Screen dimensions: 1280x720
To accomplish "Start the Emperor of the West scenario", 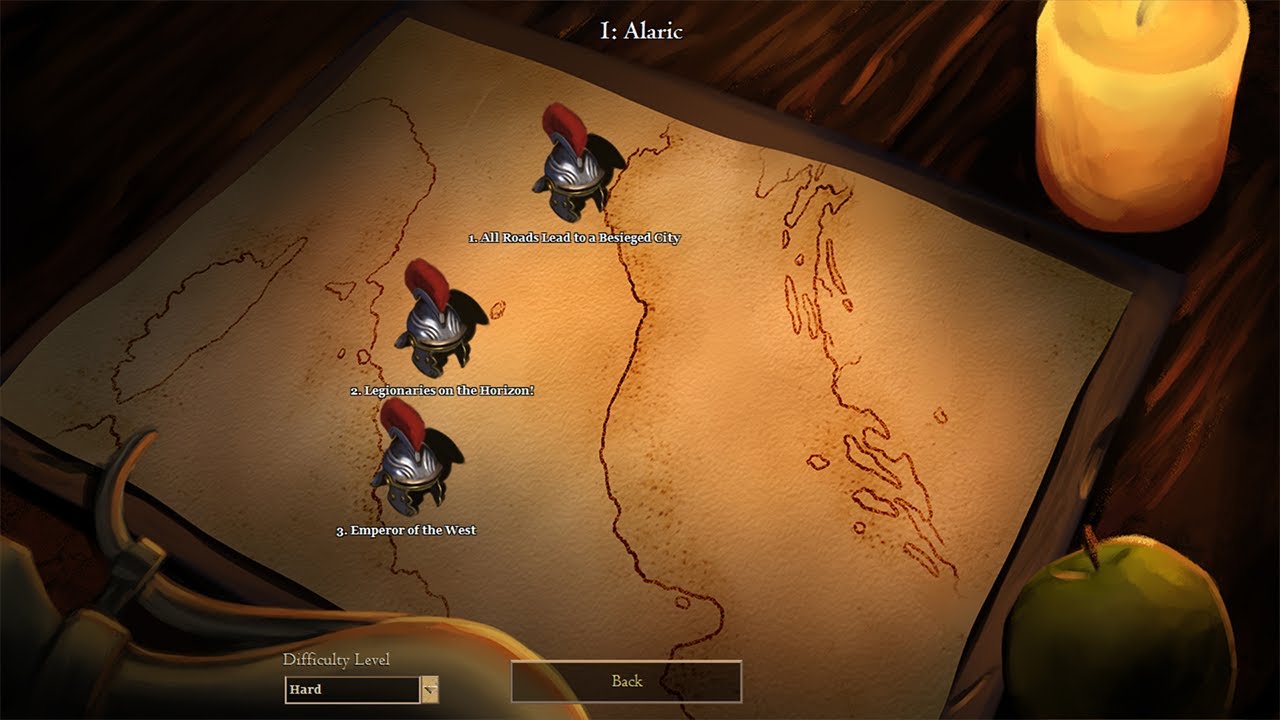I will [x=411, y=461].
